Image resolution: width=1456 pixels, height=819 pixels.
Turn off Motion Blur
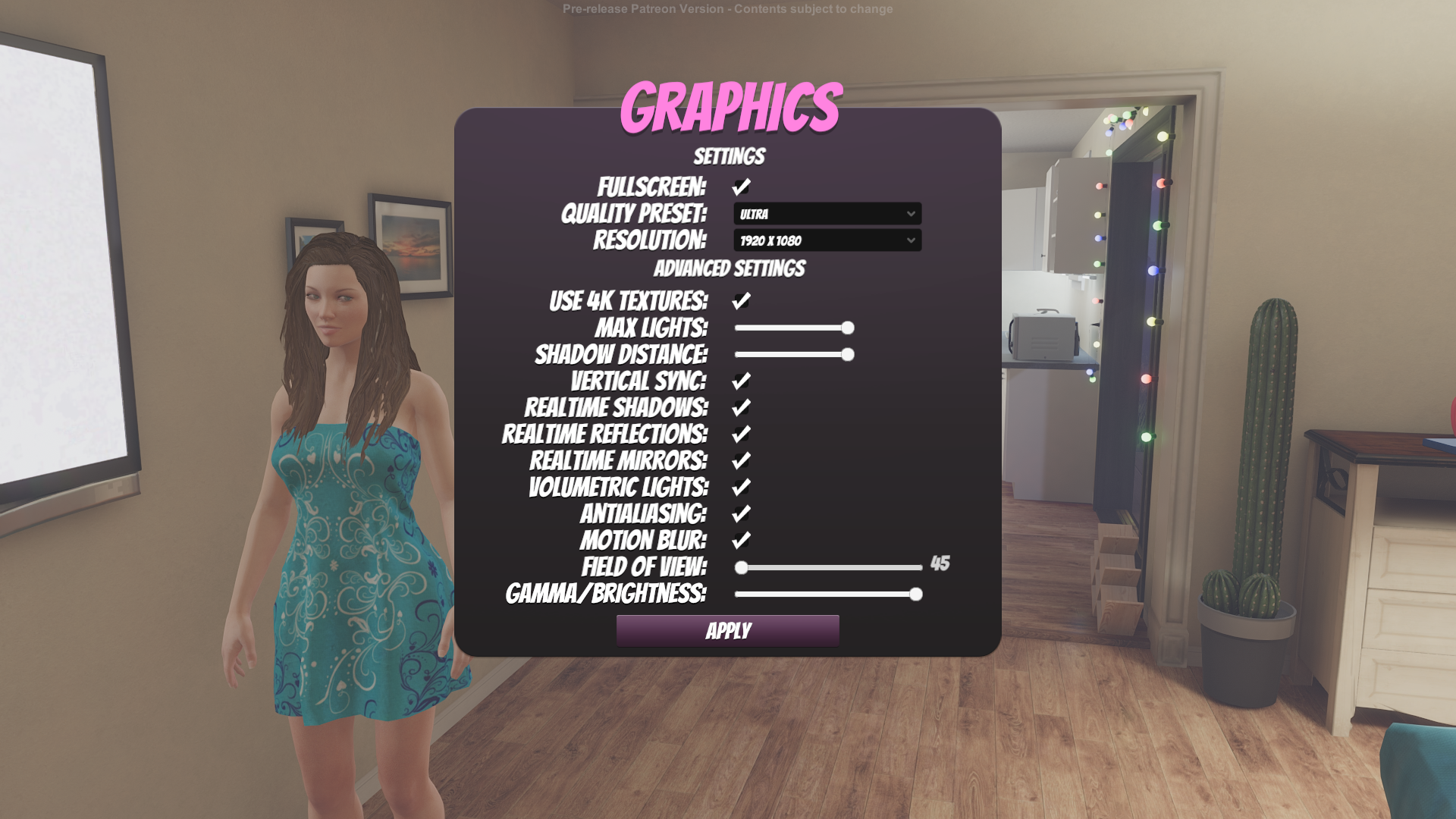741,541
